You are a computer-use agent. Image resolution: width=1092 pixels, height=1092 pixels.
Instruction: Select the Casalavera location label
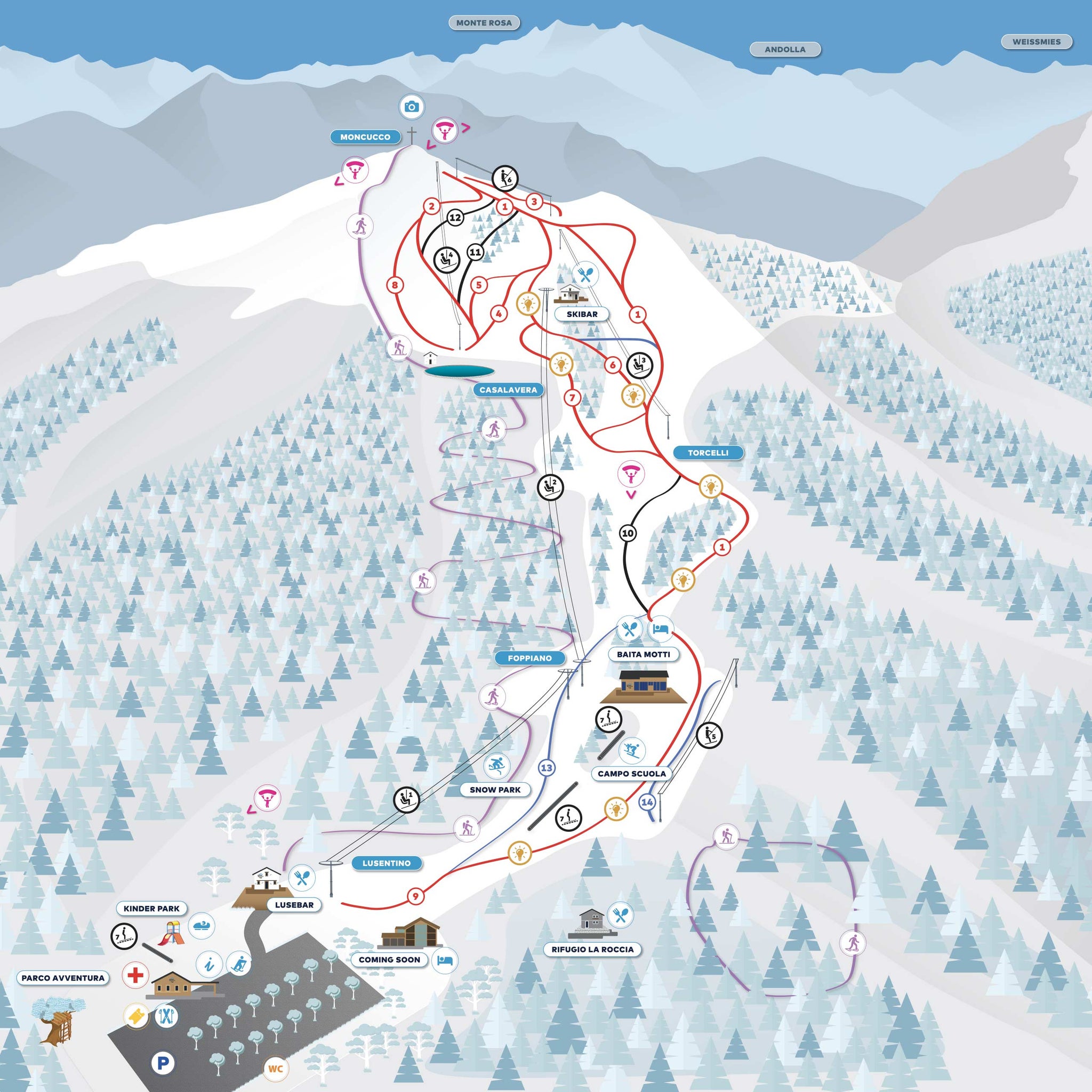(508, 390)
